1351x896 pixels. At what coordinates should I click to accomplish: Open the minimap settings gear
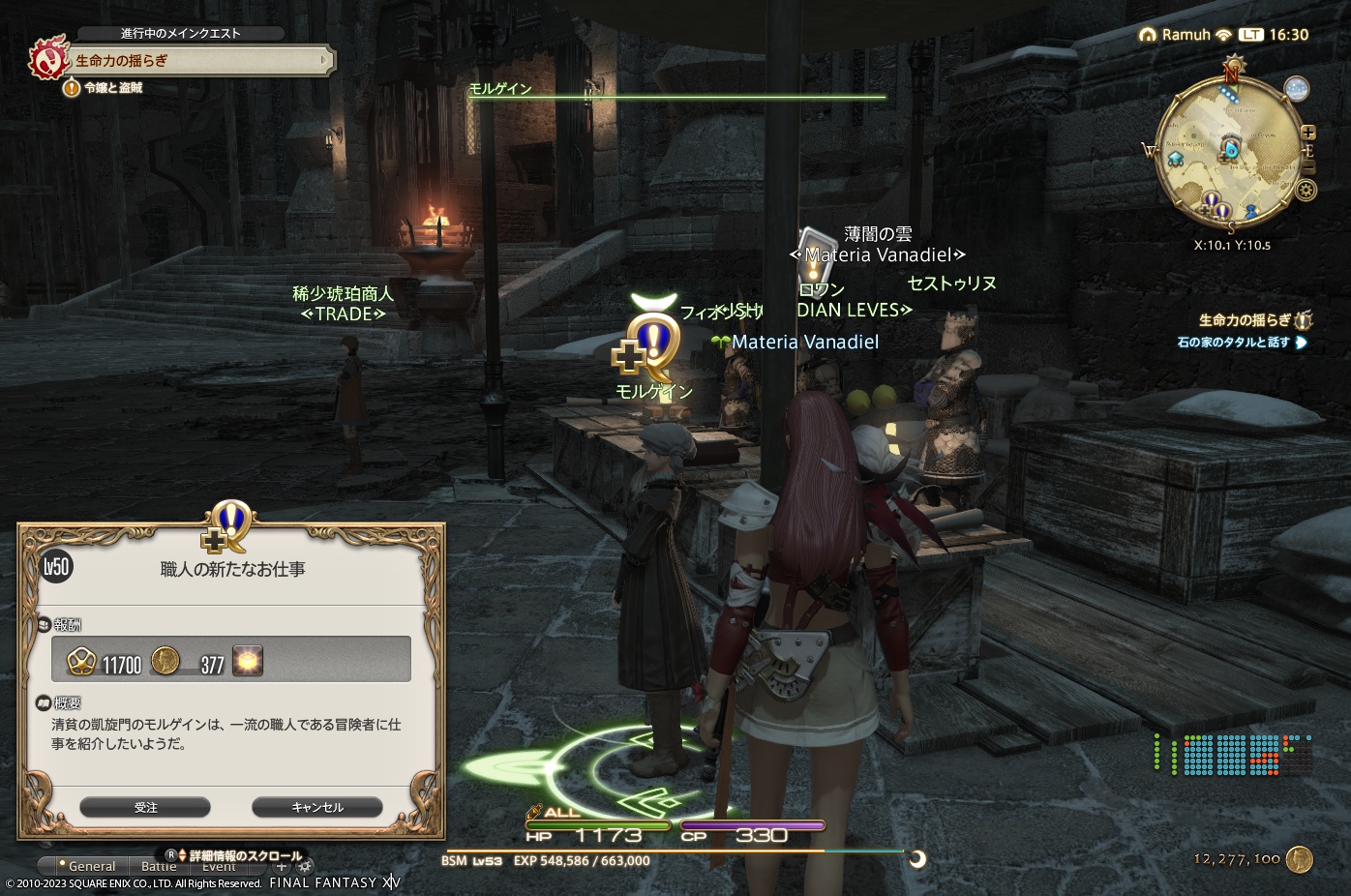1306,190
